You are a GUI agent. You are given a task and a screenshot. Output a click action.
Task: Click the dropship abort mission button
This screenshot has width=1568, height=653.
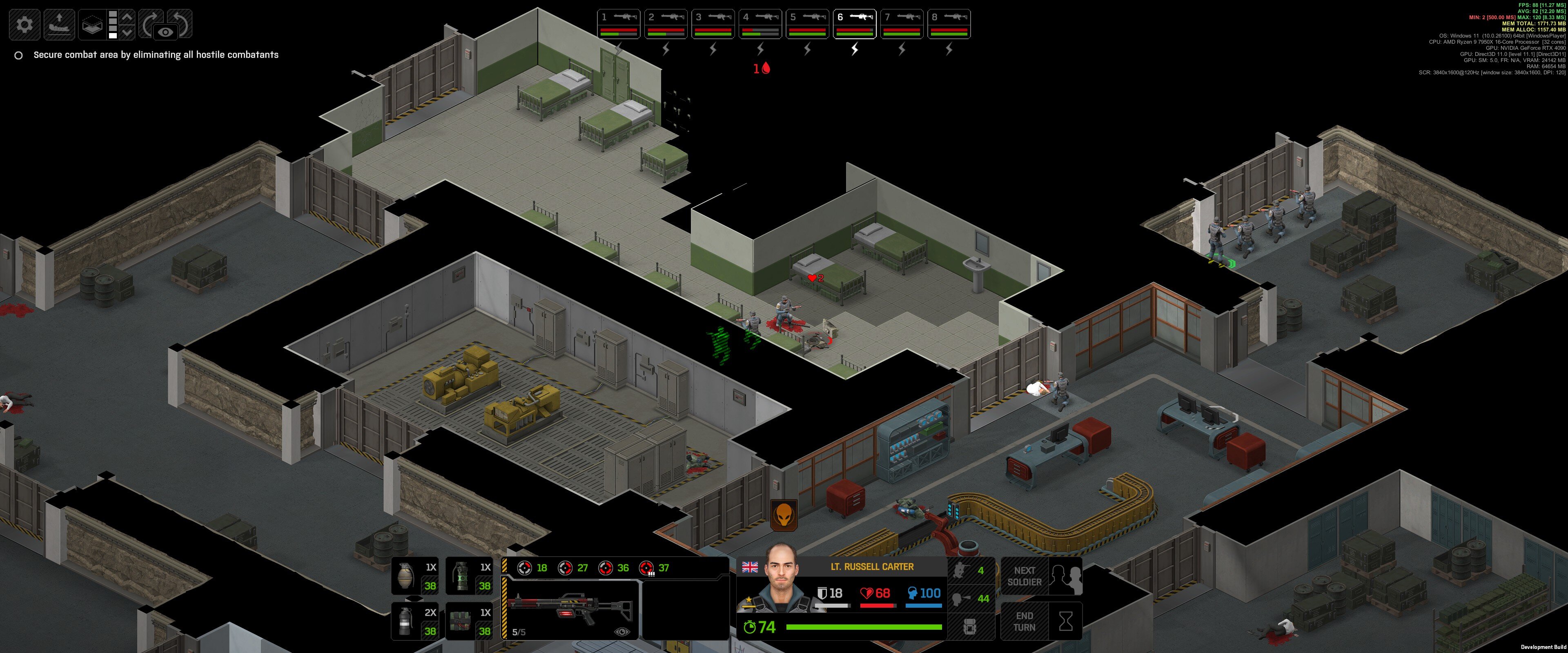[59, 24]
